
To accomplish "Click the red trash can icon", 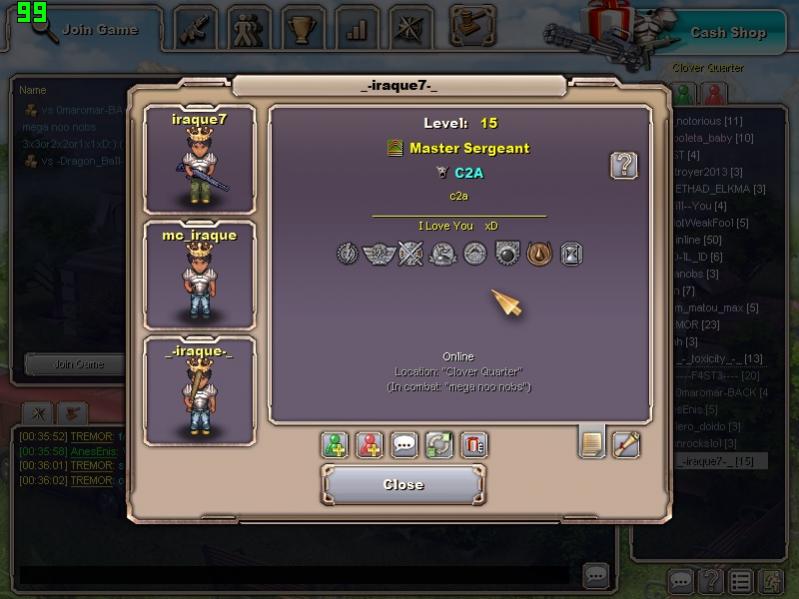I will (474, 445).
